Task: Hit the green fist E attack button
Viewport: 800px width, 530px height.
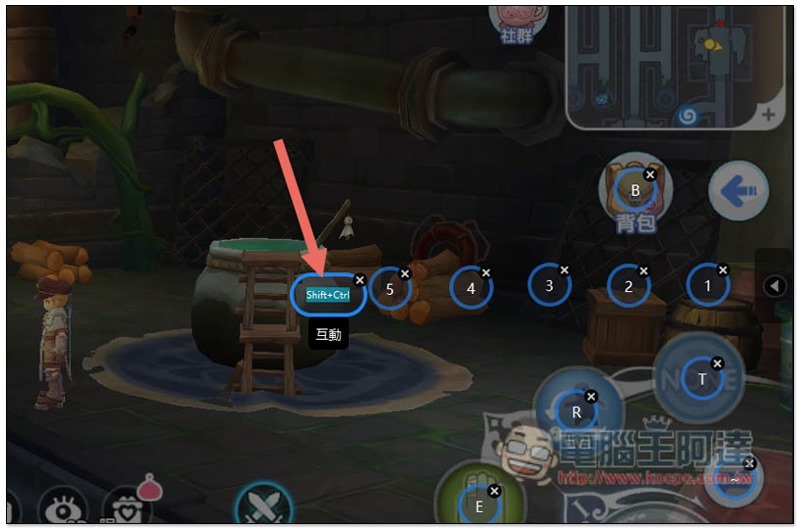Action: pyautogui.click(x=479, y=505)
